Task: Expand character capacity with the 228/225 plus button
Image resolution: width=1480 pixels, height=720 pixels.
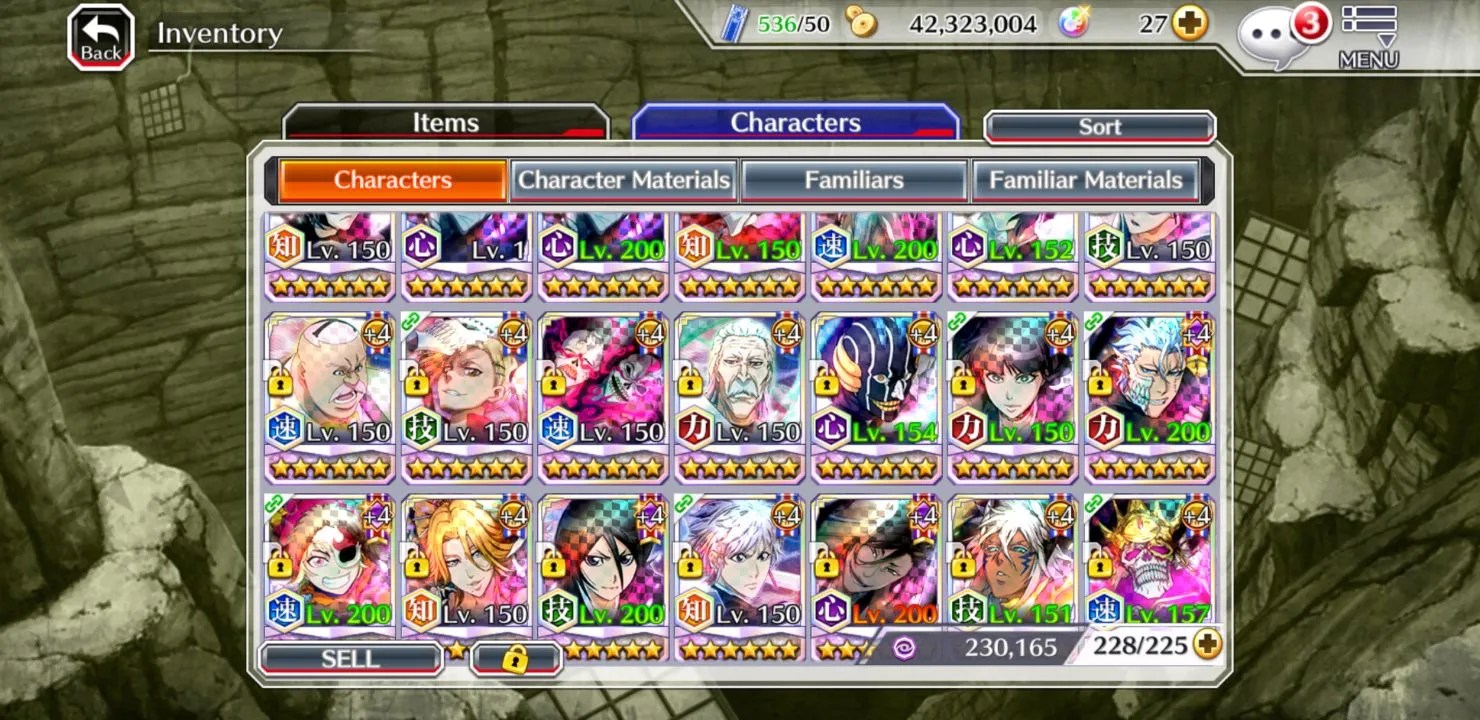Action: (x=1208, y=645)
